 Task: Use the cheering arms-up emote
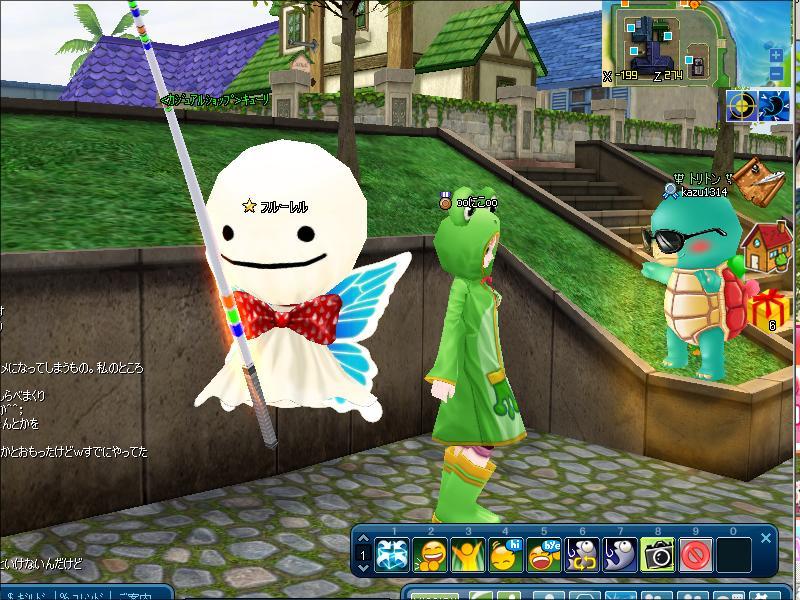pos(467,552)
